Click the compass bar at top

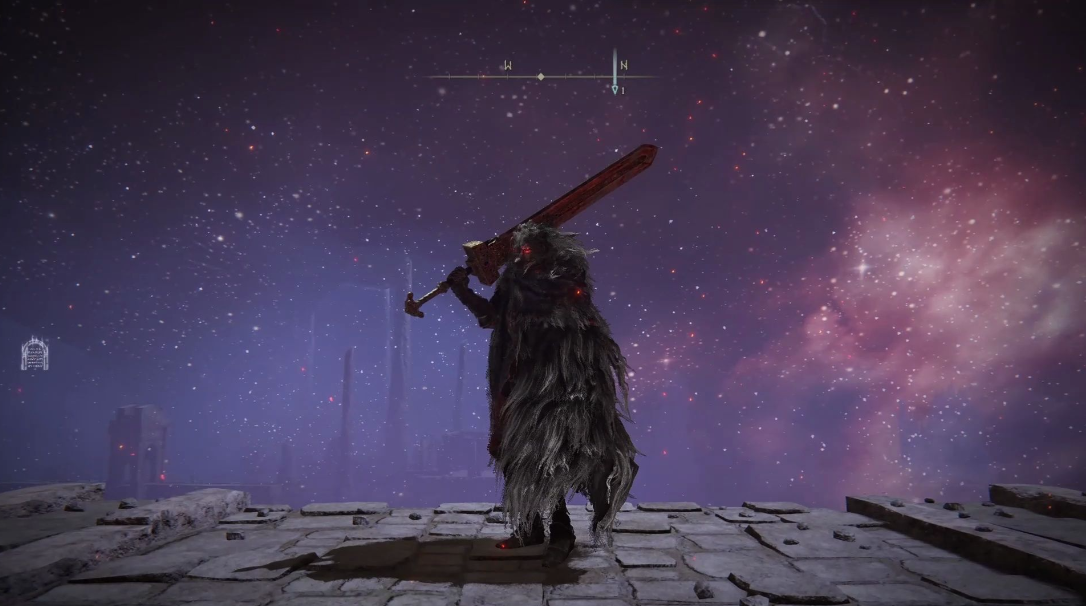point(541,76)
